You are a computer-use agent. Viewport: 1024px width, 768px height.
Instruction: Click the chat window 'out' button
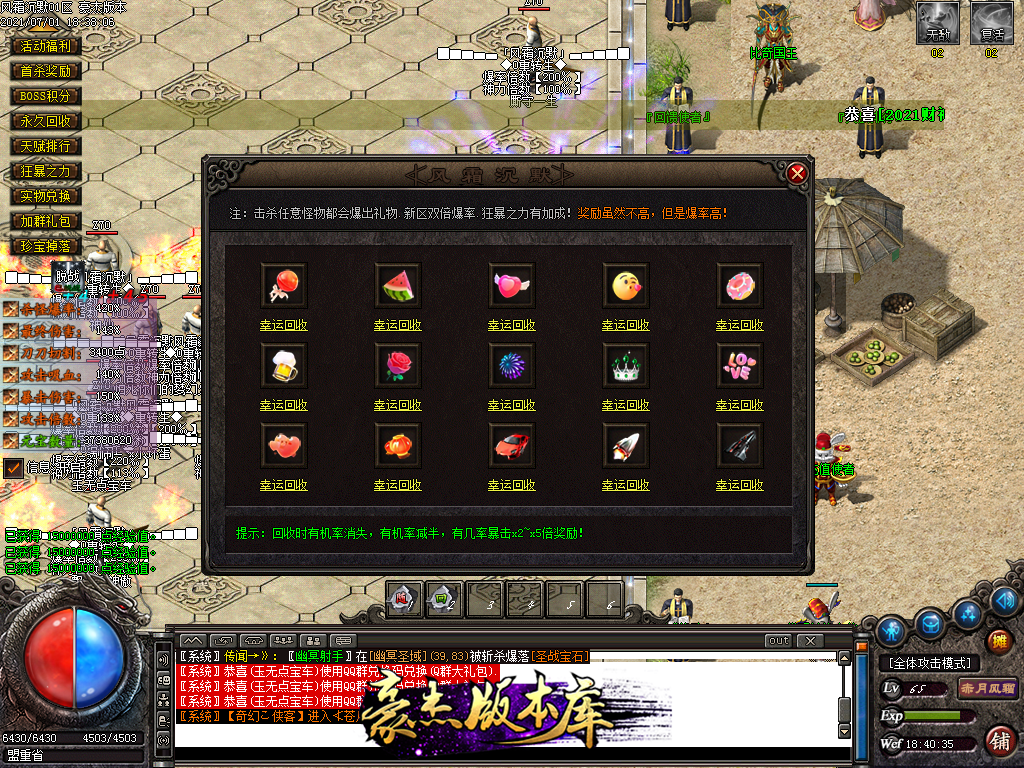point(778,640)
